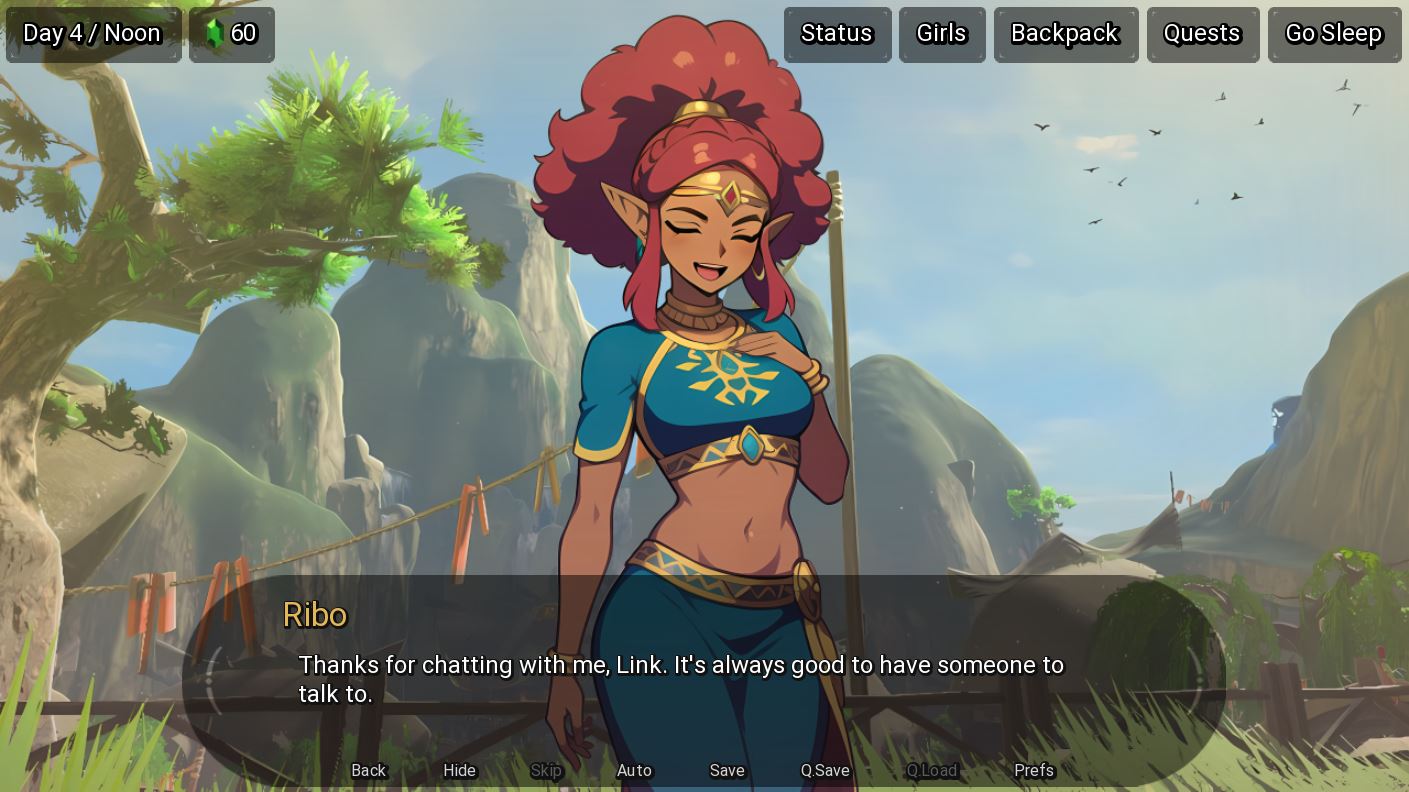Viewport: 1409px width, 792px height.
Task: Show the Quests log
Action: coord(1202,34)
